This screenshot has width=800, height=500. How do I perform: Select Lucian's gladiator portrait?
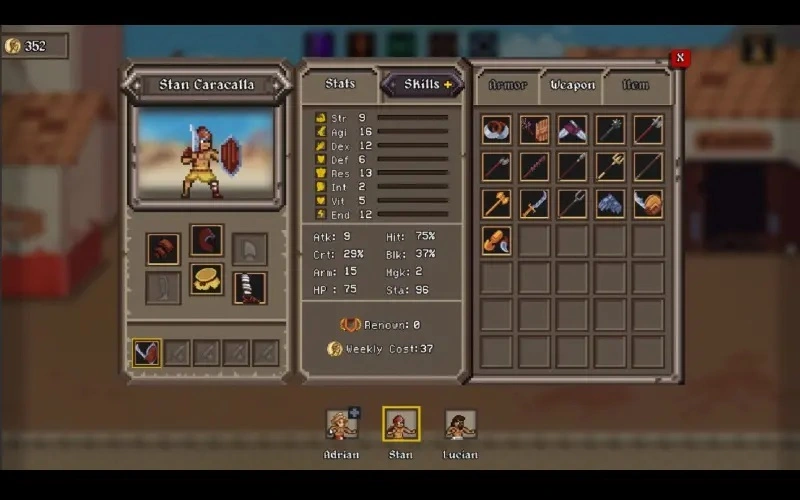460,424
